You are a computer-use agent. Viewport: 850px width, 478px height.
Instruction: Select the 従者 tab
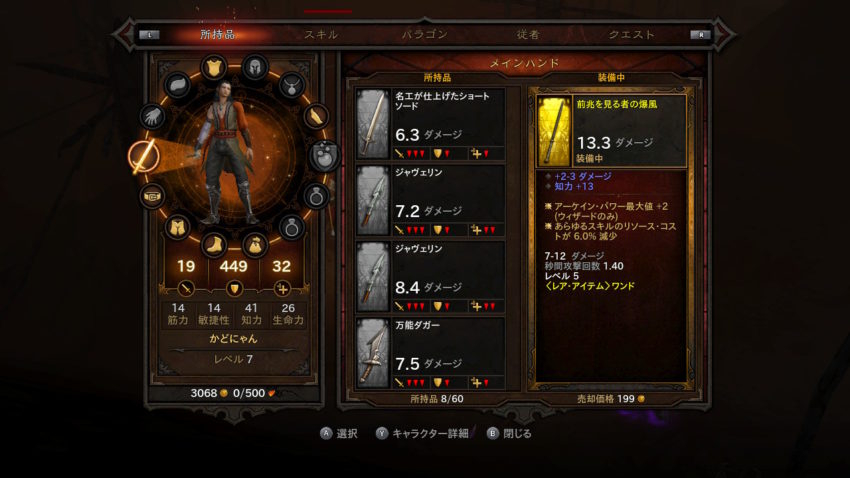coord(528,34)
